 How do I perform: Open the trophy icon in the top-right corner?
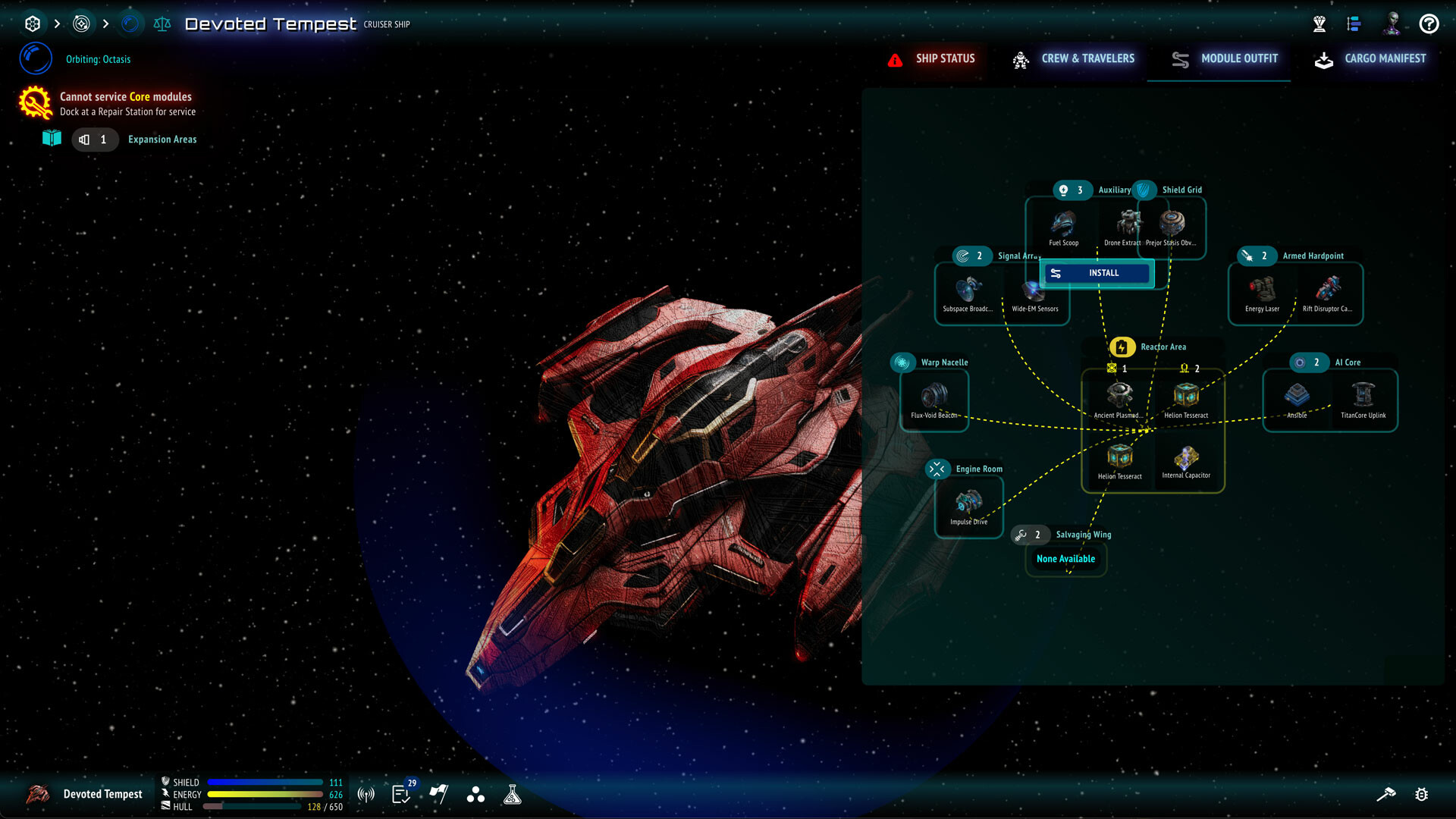(x=1319, y=24)
